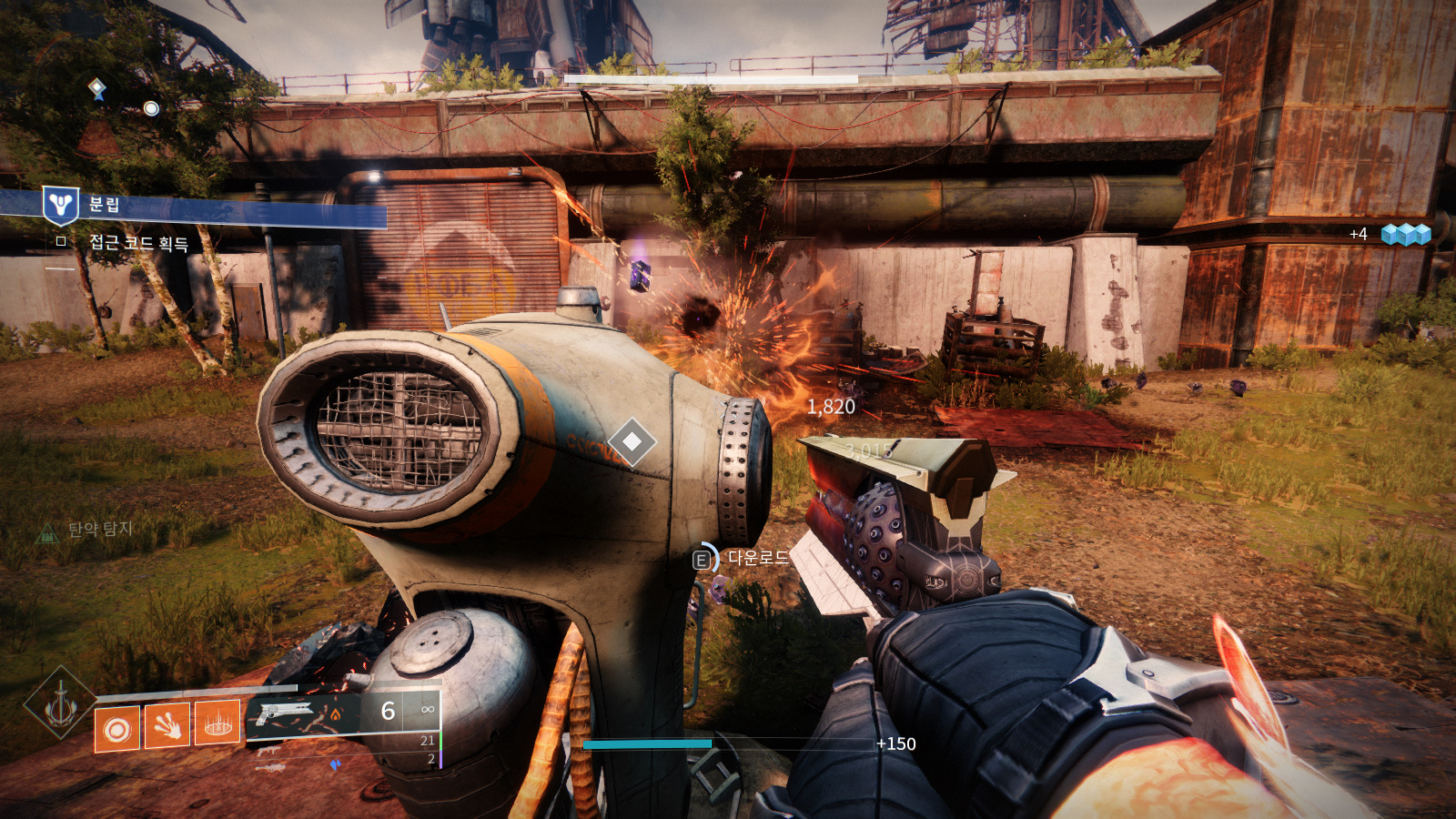This screenshot has width=1456, height=819.
Task: Trigger the class ability barricade icon
Action: point(217,723)
